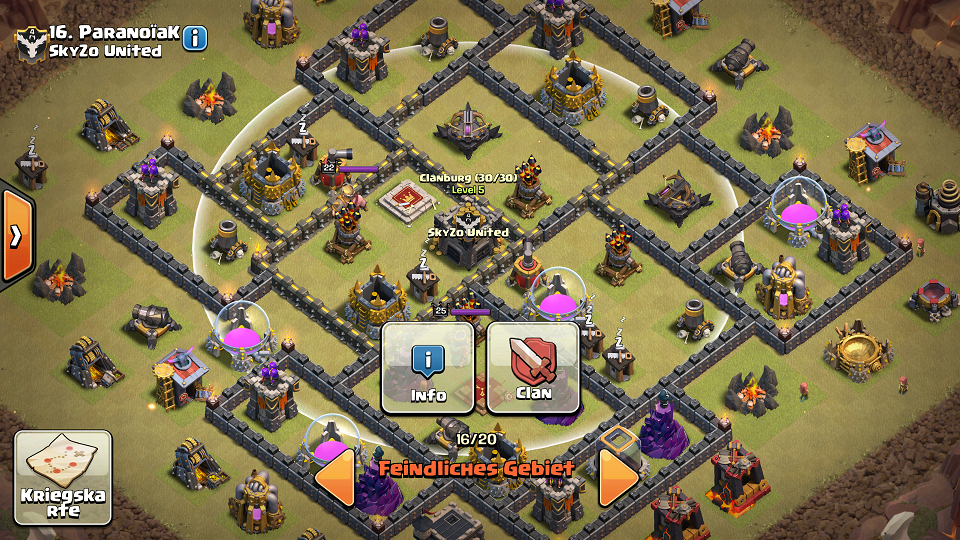Go to the next enemy base
Viewport: 960px width, 540px height.
pos(618,478)
